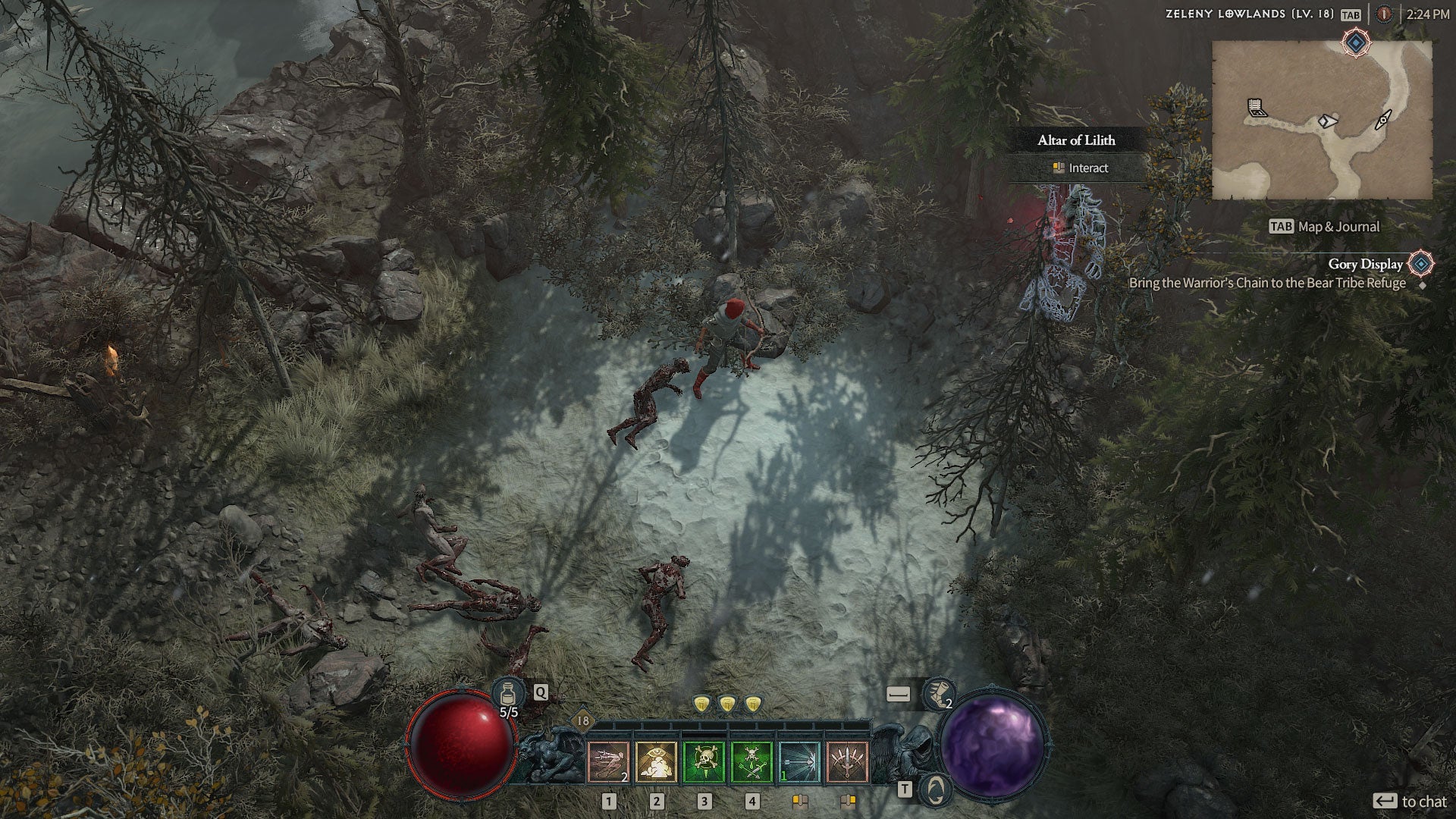Open the chat box prompt
Screen dimensions: 1456x819
click(1410, 802)
